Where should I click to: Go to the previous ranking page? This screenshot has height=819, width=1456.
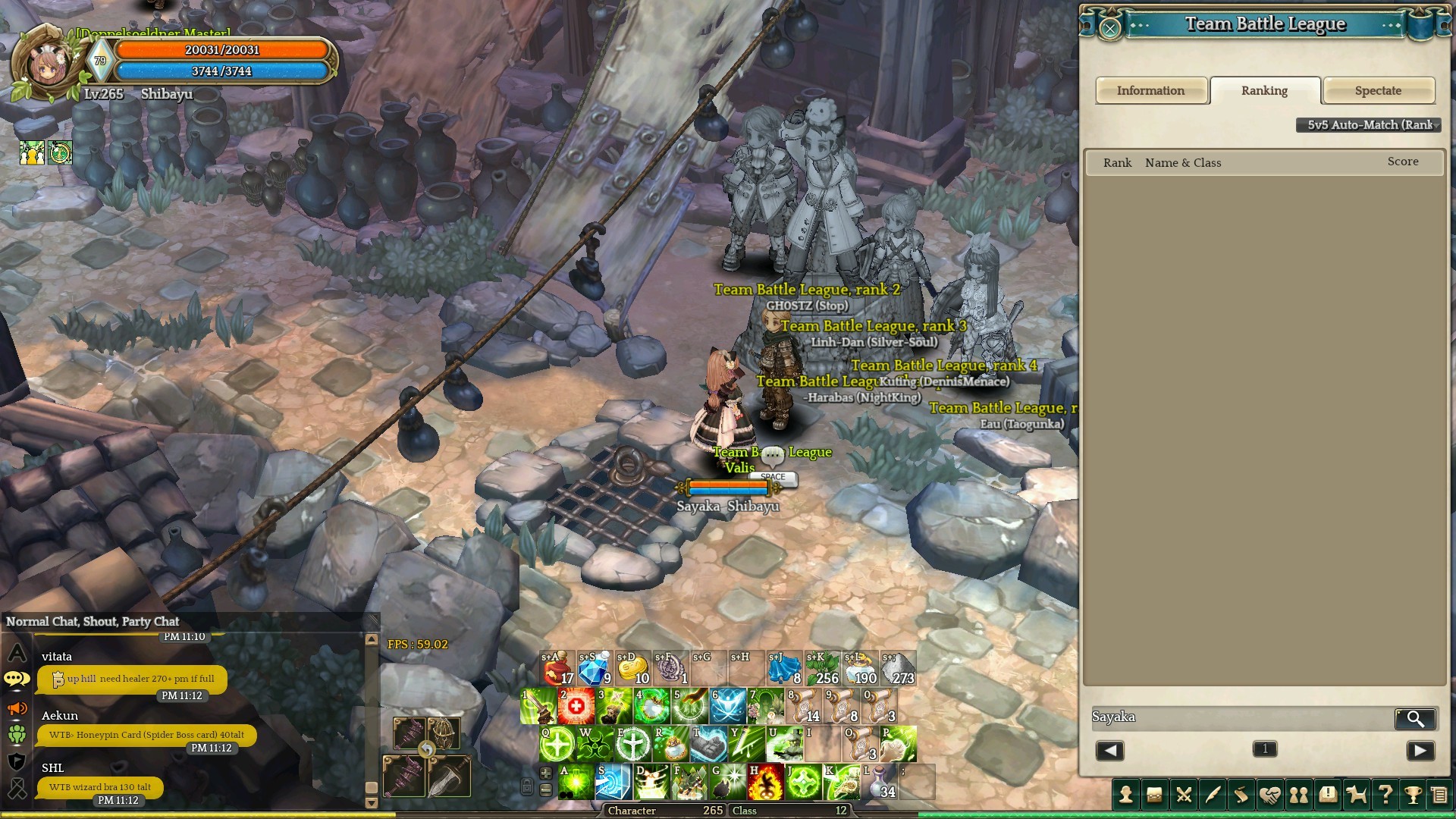click(x=1109, y=751)
